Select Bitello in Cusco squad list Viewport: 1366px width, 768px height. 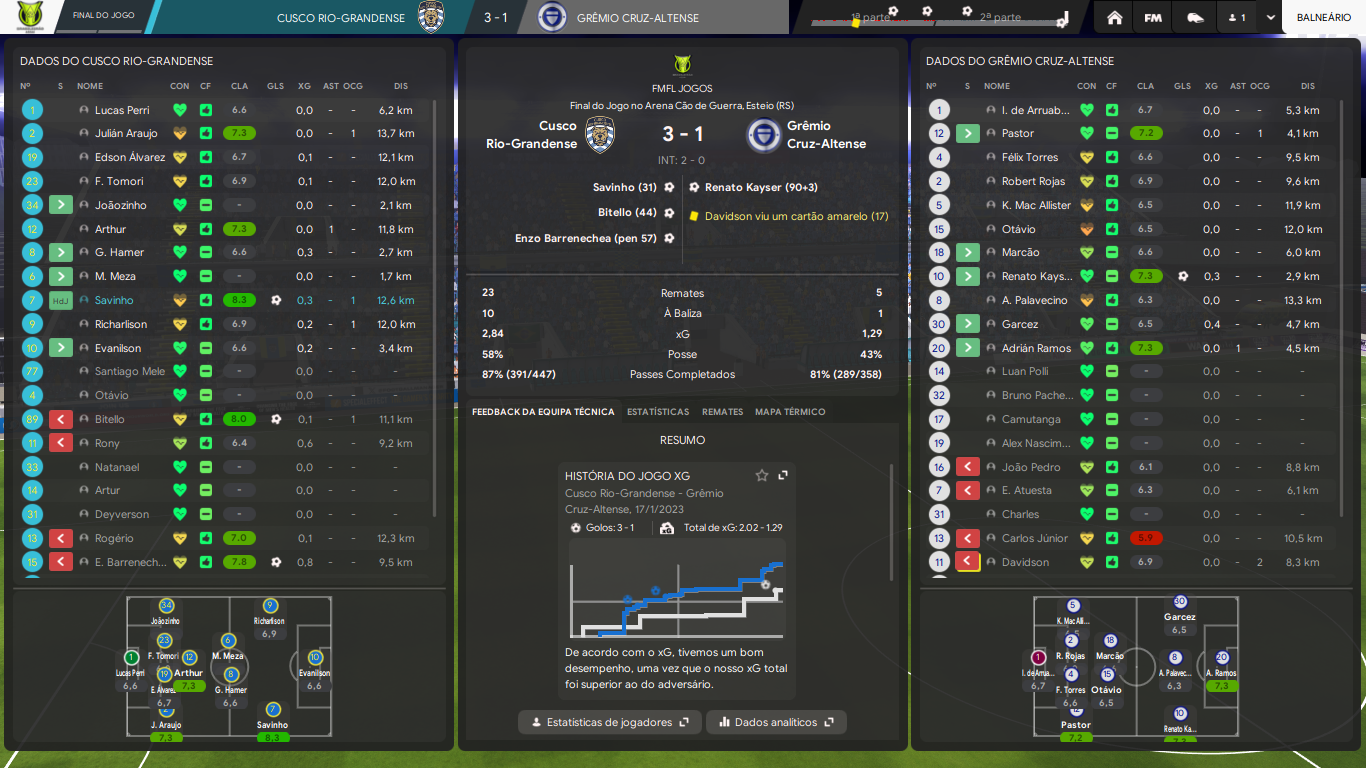click(110, 419)
